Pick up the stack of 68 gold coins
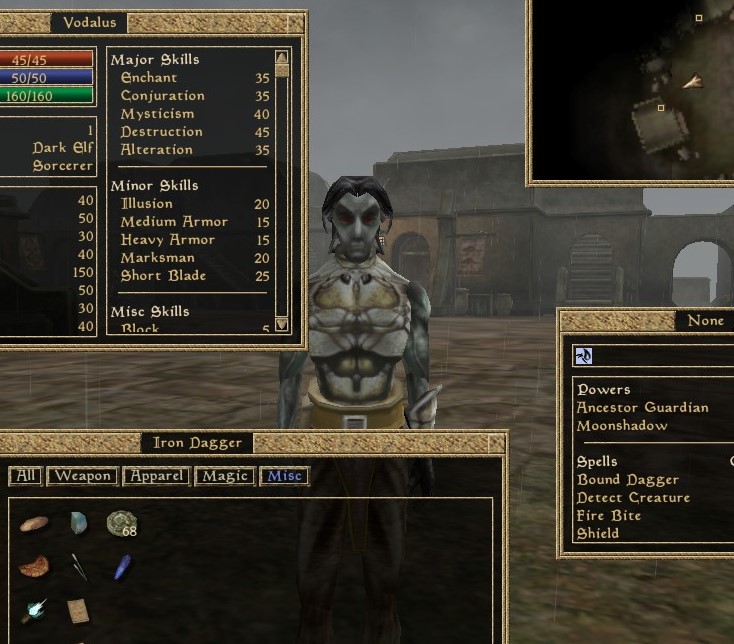 pos(122,523)
